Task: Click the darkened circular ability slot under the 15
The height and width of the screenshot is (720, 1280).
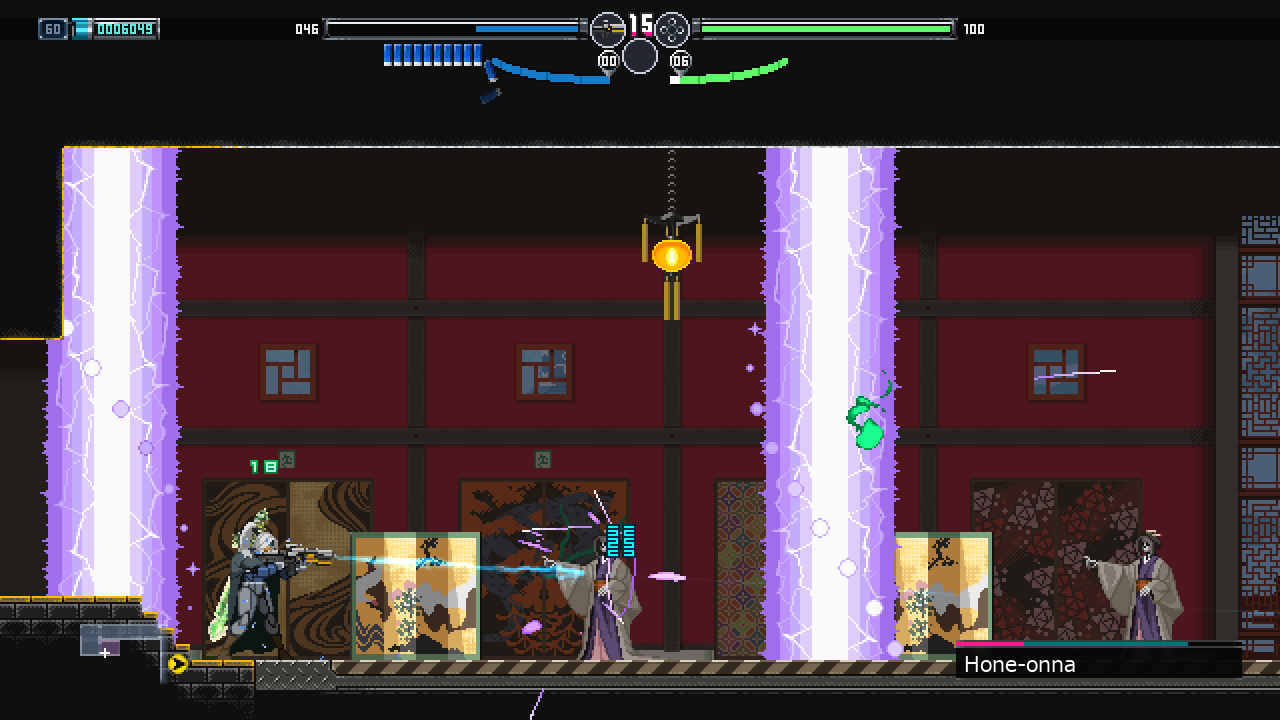Action: point(640,57)
